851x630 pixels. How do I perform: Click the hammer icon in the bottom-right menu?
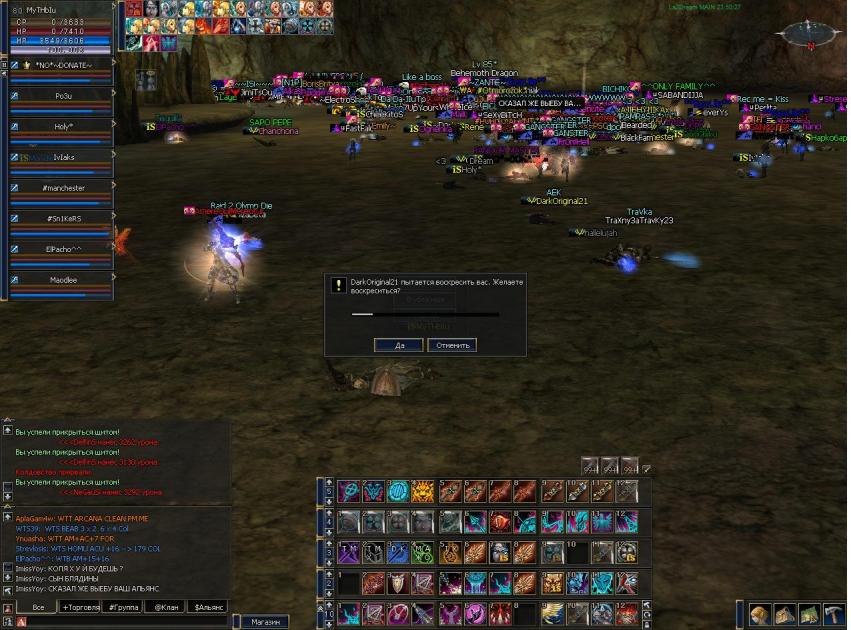pos(832,613)
